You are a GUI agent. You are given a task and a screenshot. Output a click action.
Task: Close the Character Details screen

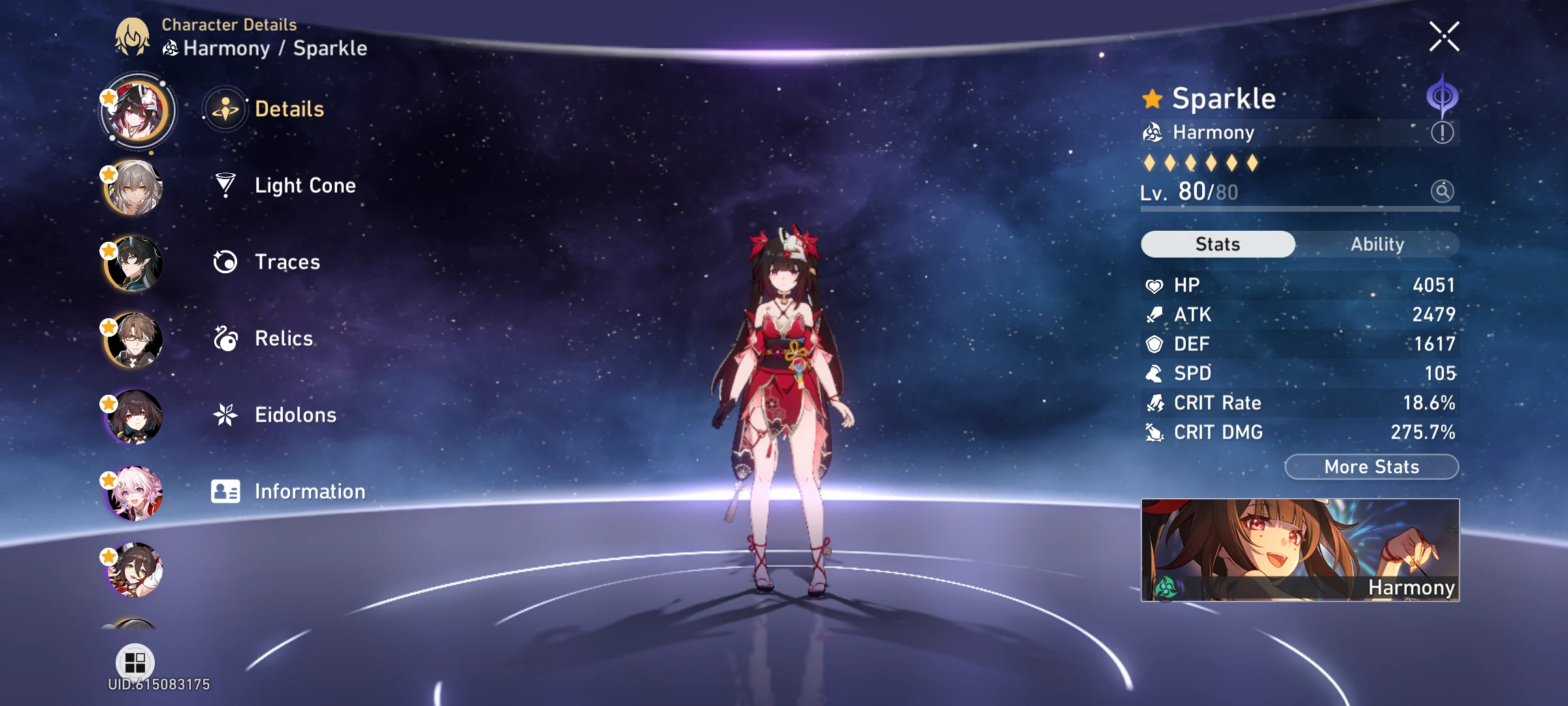tap(1444, 36)
